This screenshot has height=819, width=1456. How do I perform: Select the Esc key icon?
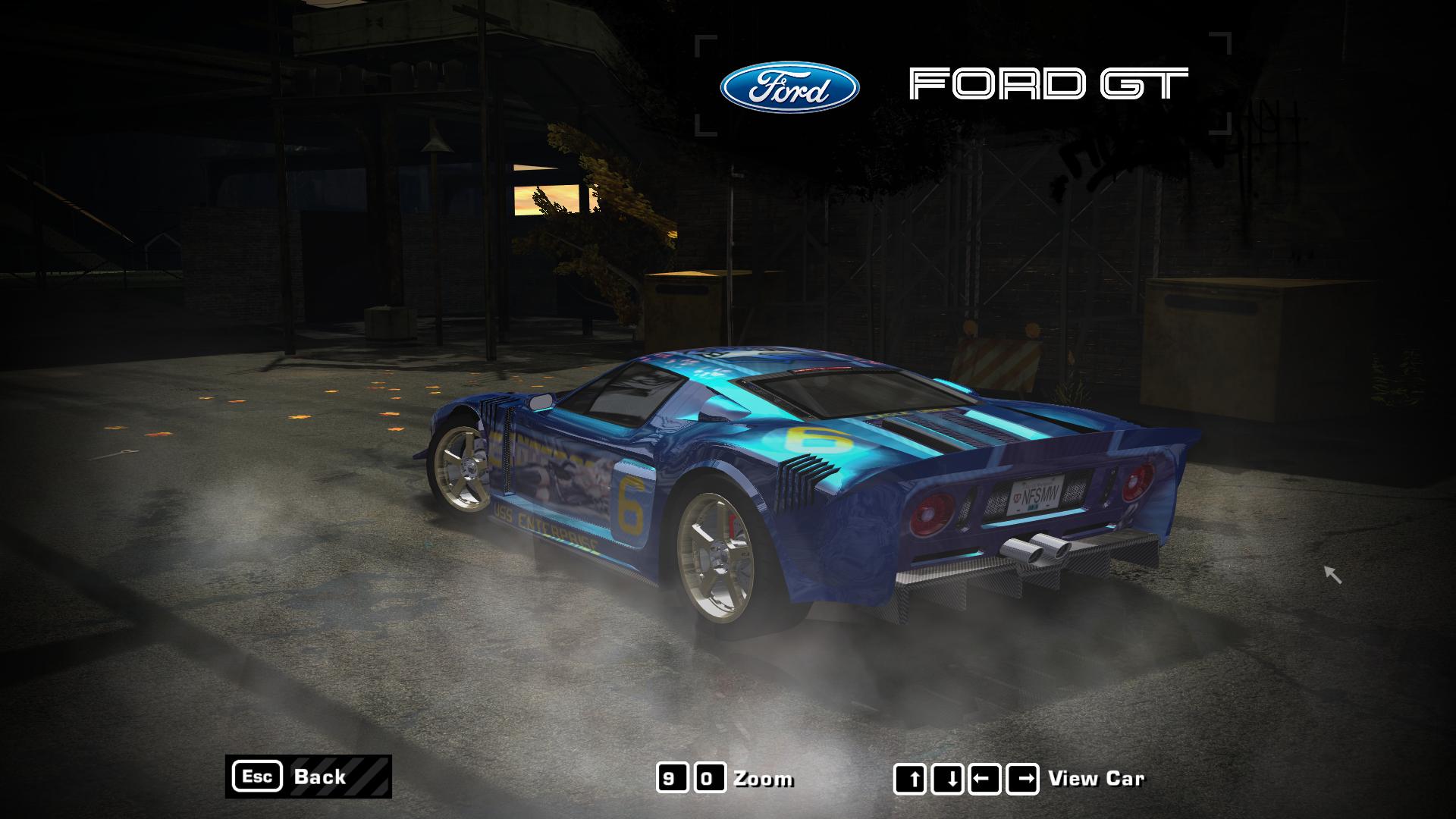pos(259,777)
